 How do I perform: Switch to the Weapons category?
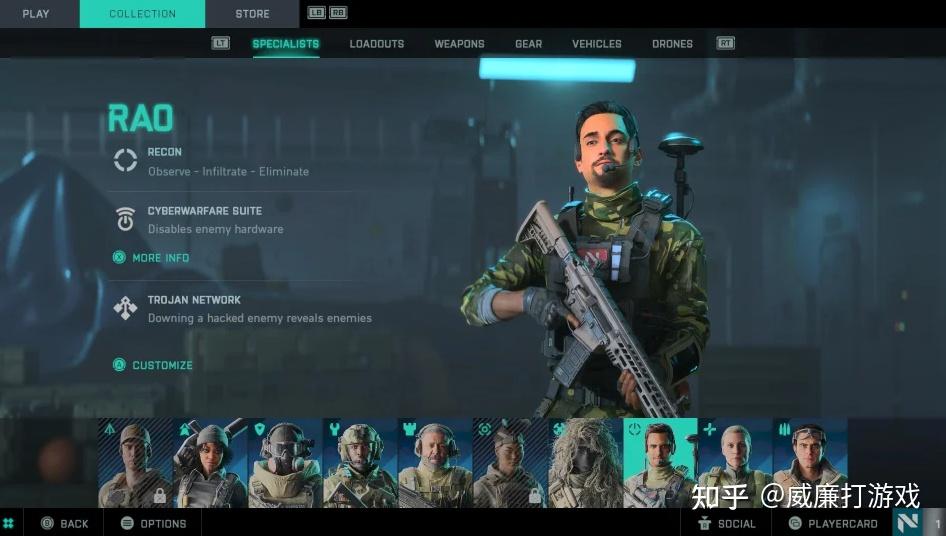point(459,44)
